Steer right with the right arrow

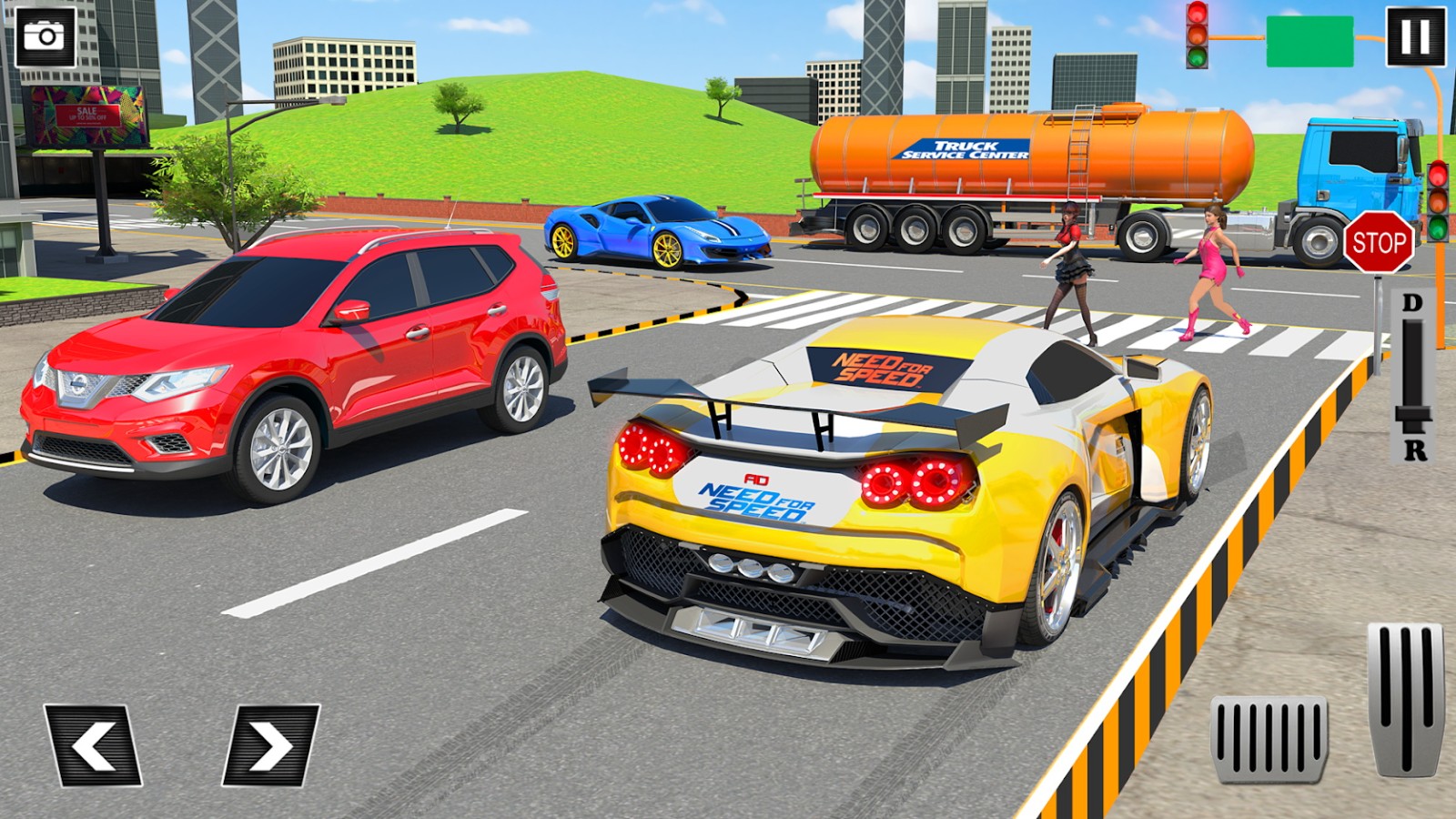click(x=270, y=745)
